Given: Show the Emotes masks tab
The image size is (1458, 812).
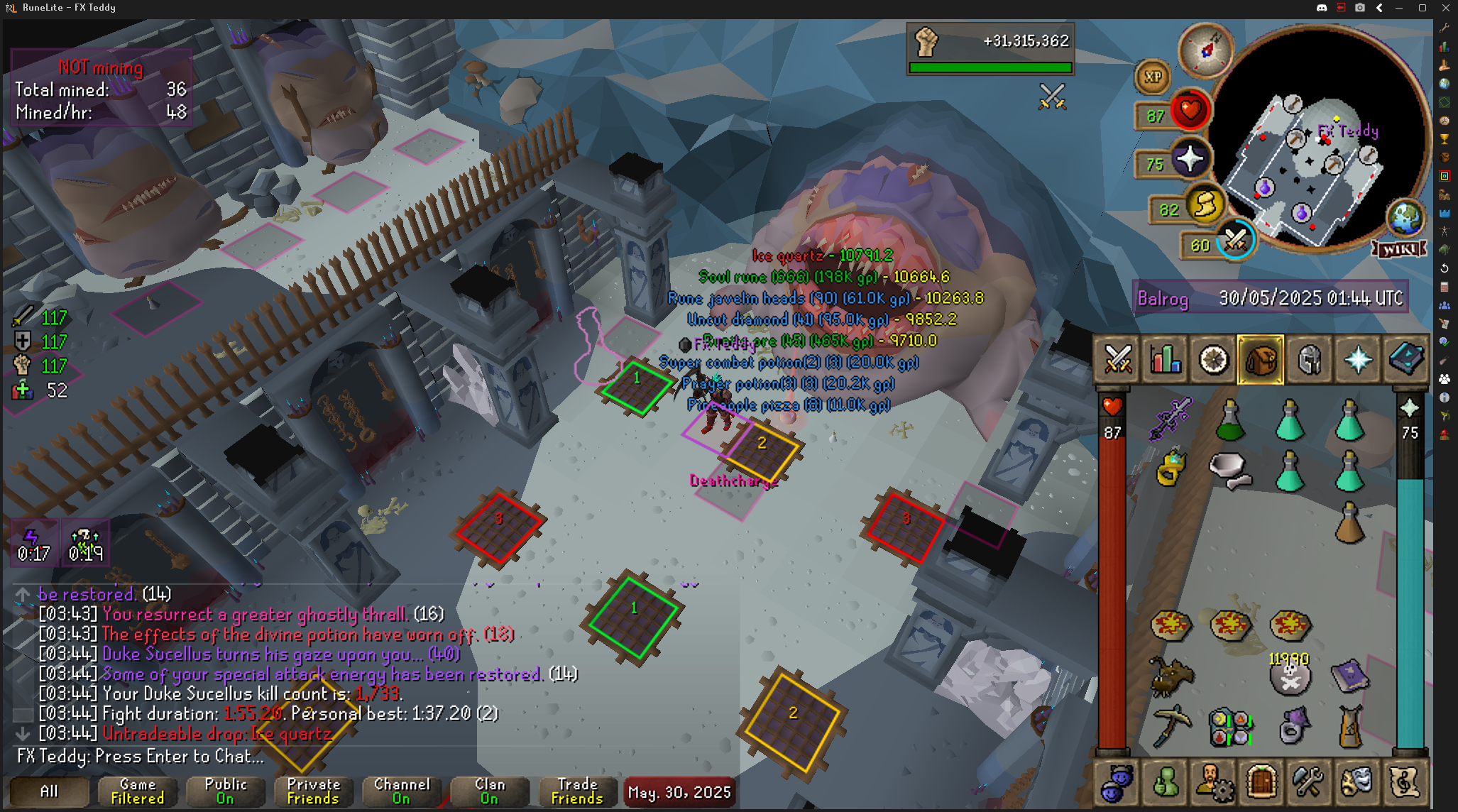Looking at the screenshot, I should (1356, 783).
